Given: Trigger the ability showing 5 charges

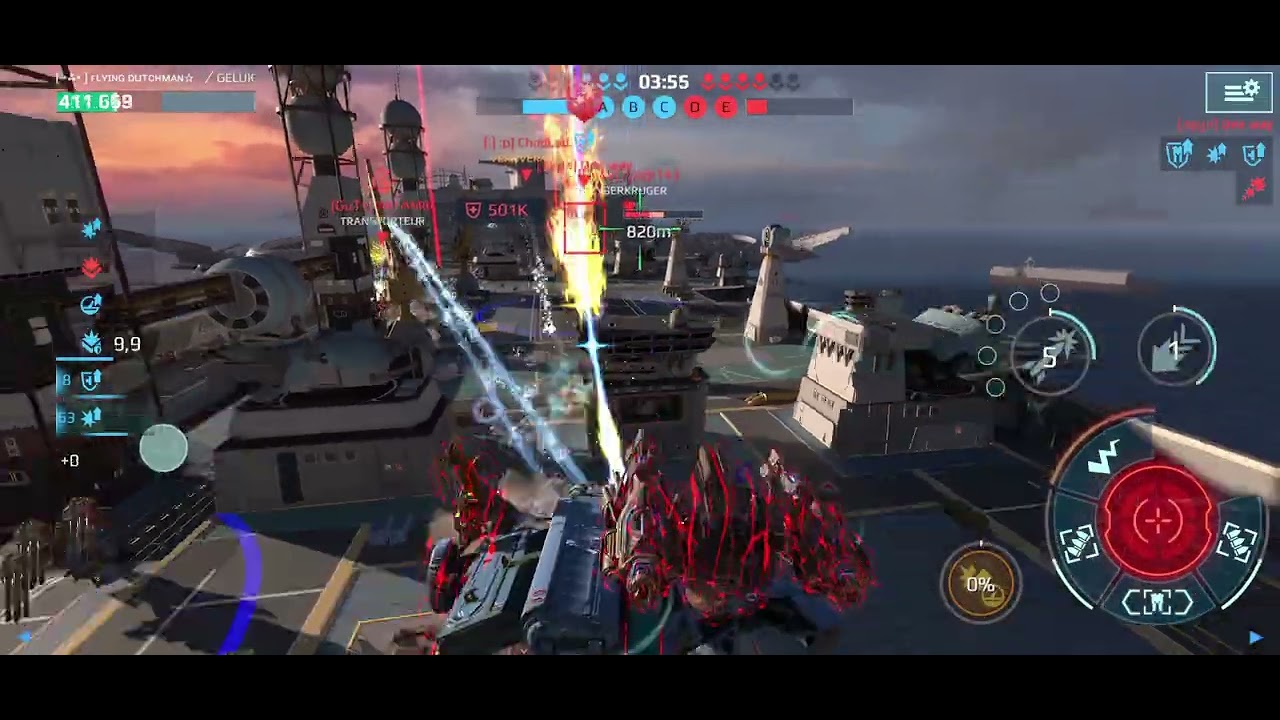Looking at the screenshot, I should [1048, 350].
